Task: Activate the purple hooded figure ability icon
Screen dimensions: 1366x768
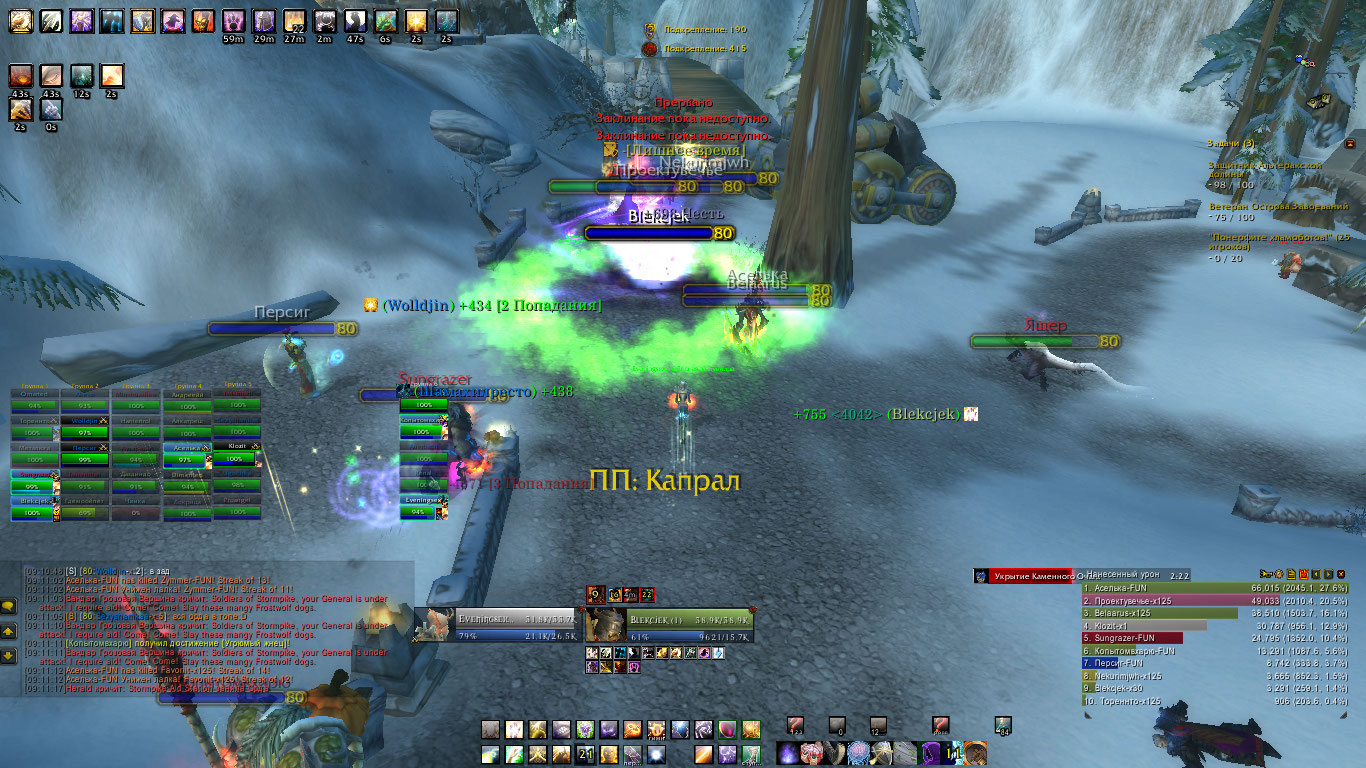Action: (x=932, y=753)
